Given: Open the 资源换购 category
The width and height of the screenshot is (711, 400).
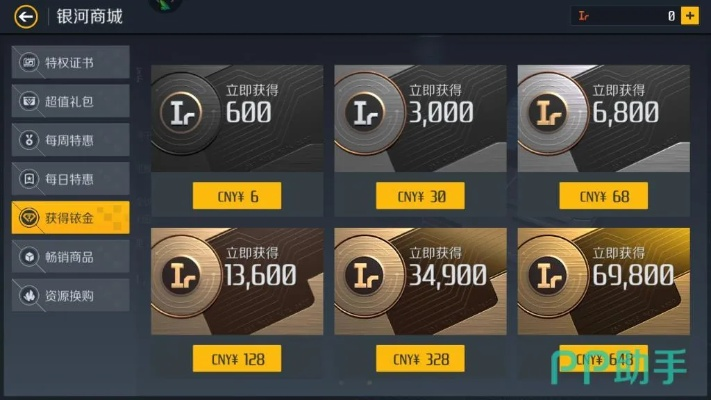Looking at the screenshot, I should 70,296.
